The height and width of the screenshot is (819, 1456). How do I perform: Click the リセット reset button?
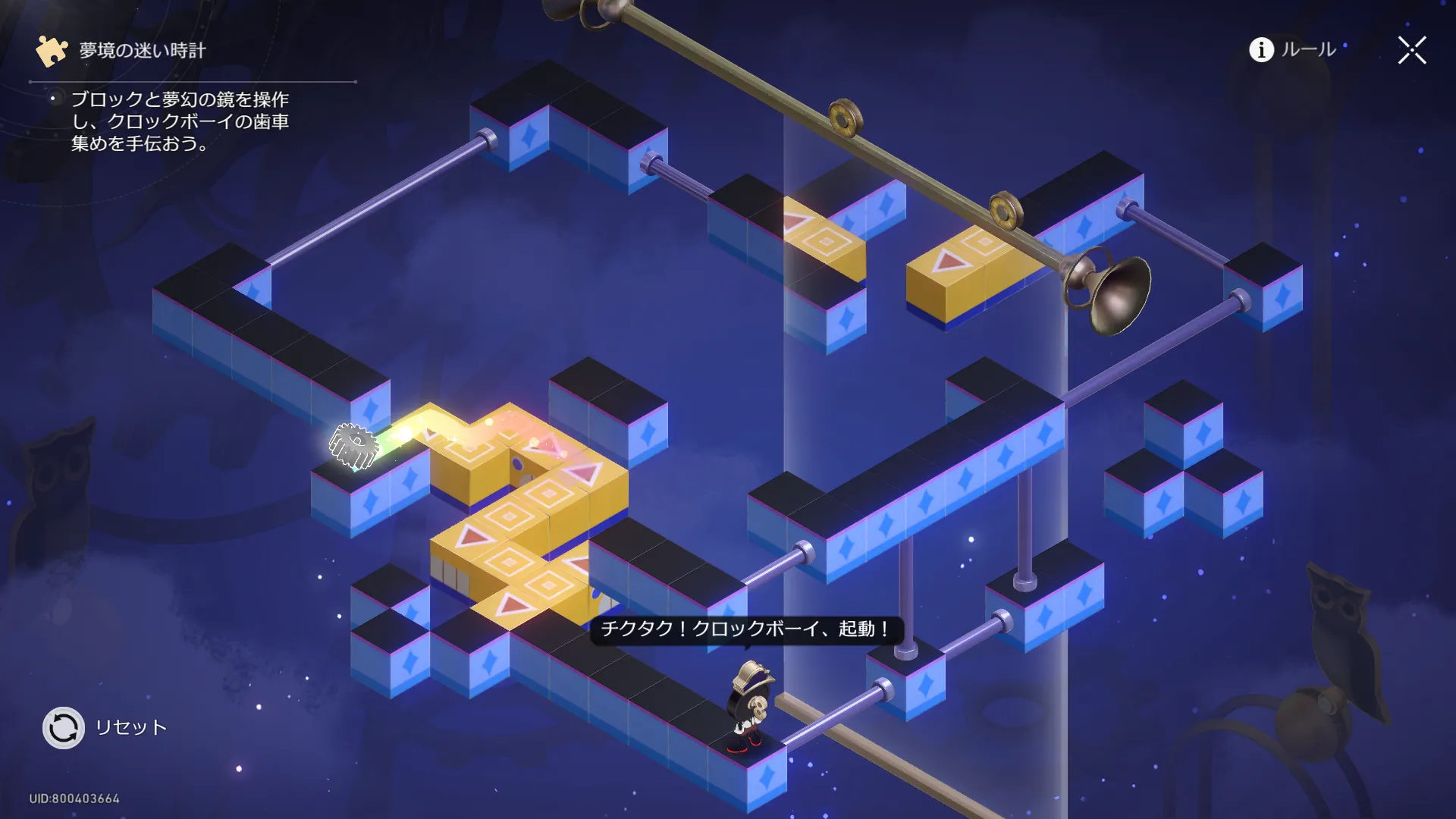pos(64,728)
